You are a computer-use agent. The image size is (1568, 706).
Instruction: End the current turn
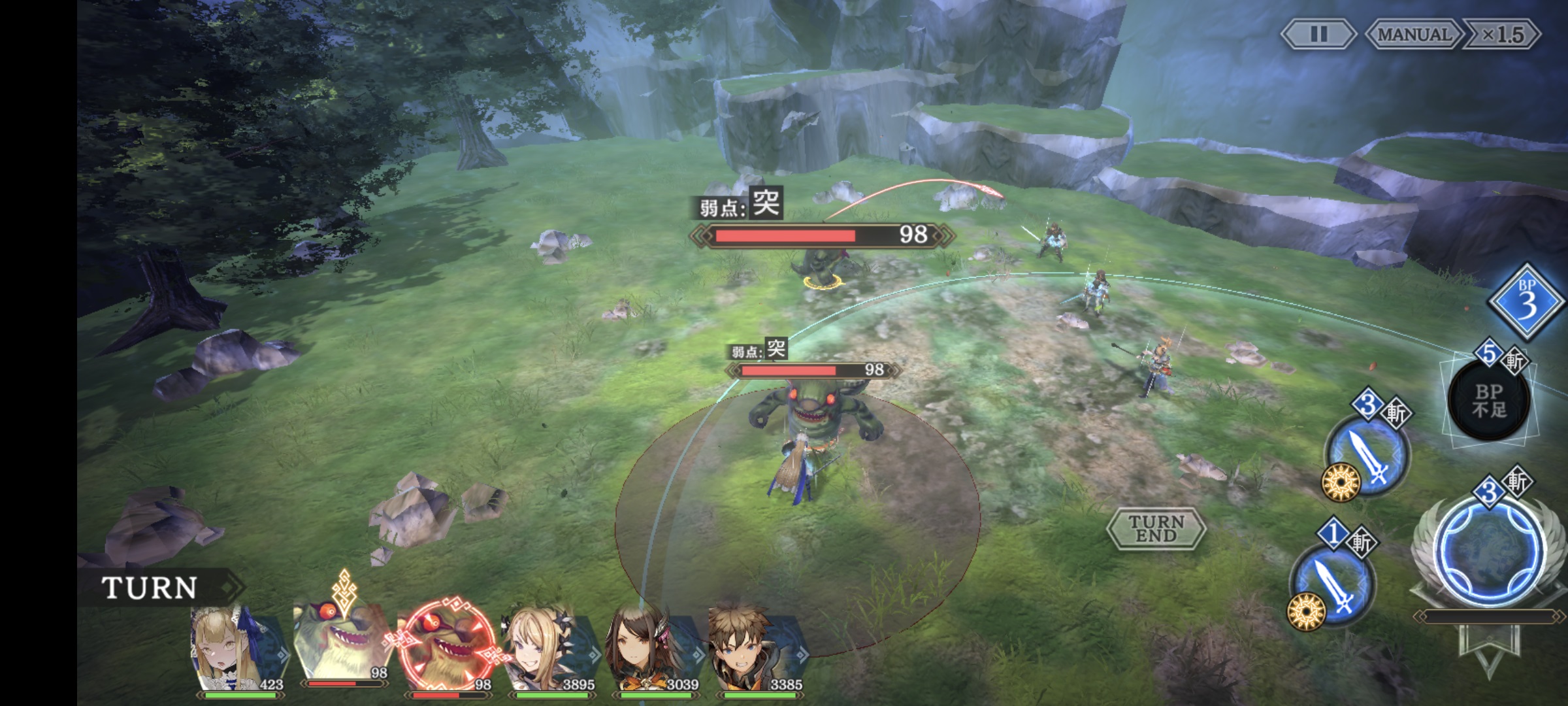[x=1156, y=528]
